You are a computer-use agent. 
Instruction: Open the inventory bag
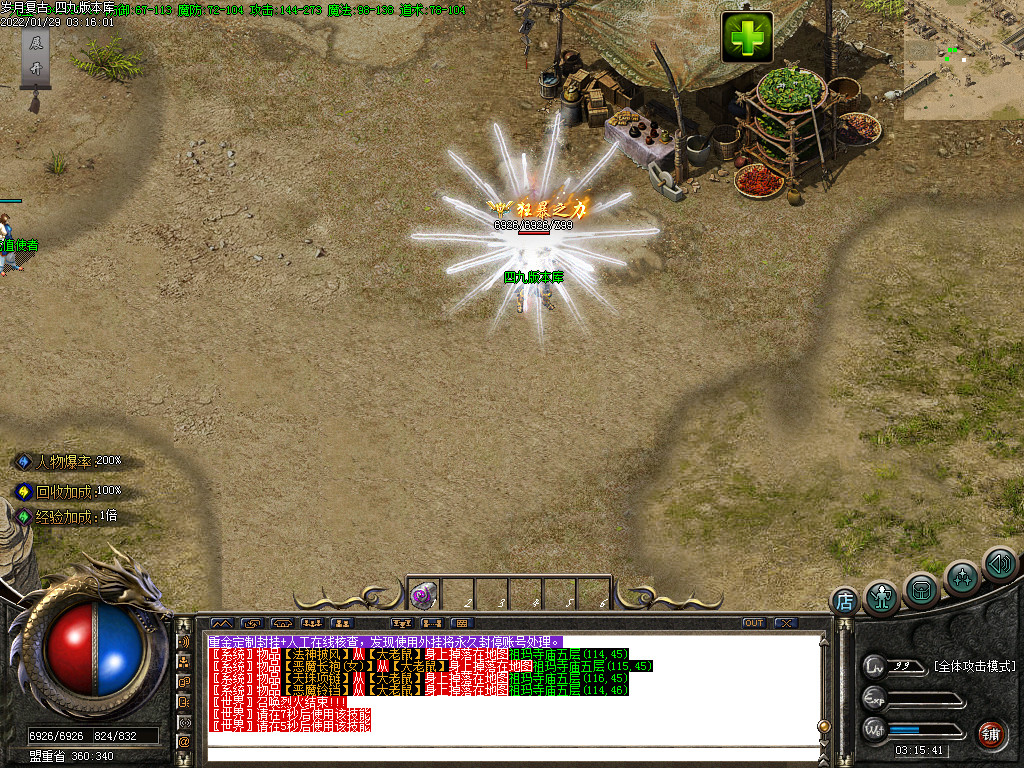[921, 590]
